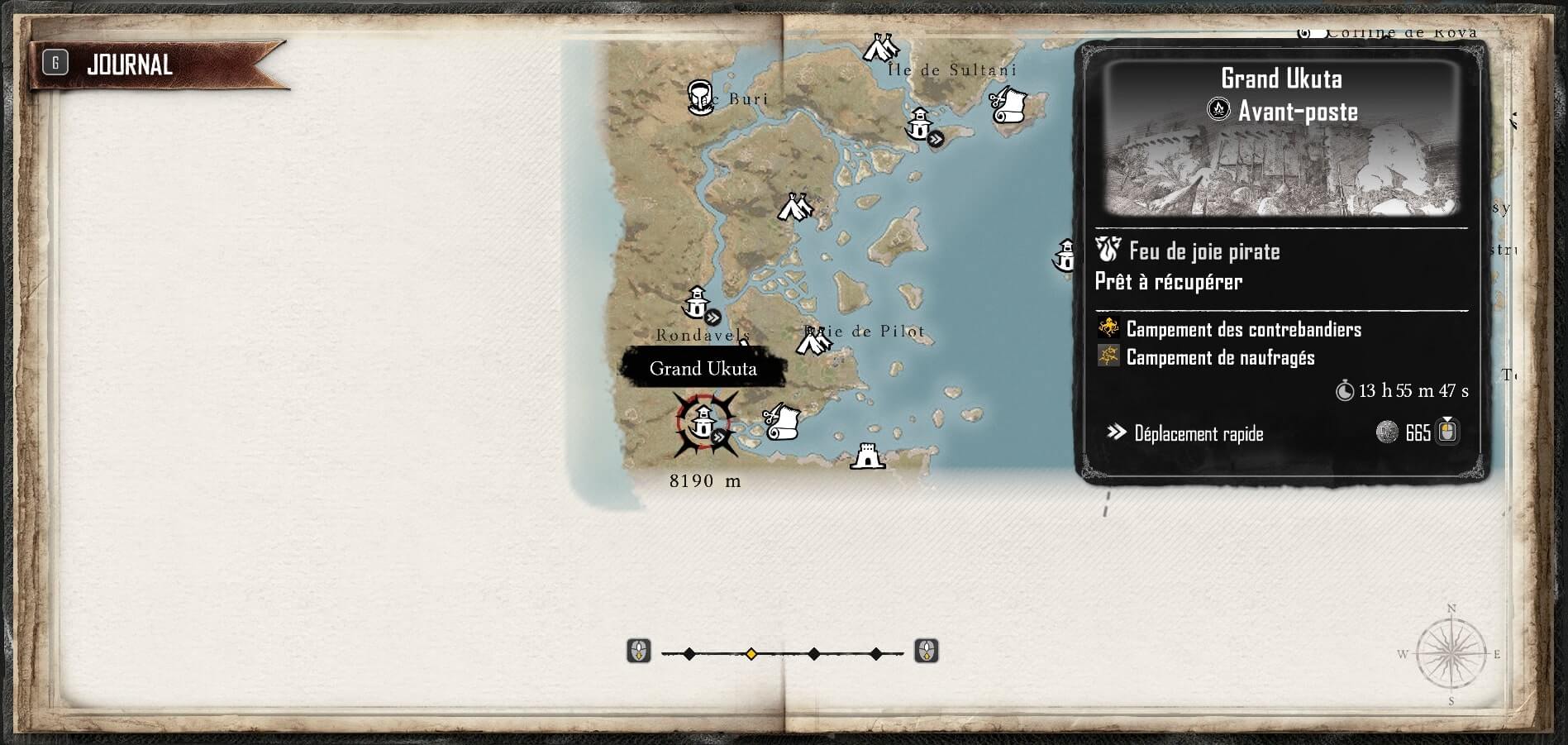Open the Journal tab

click(x=129, y=64)
